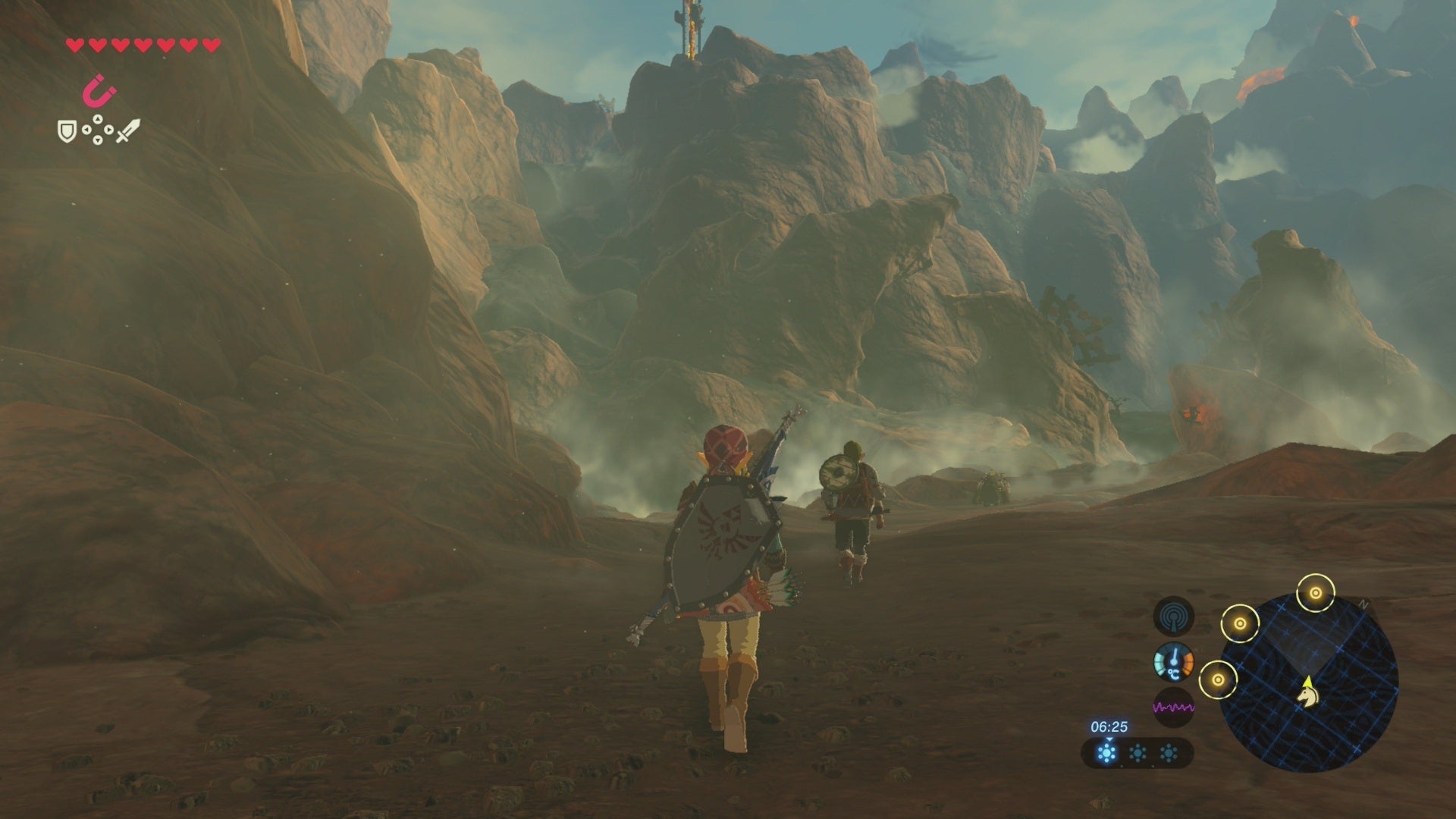This screenshot has width=1456, height=819.
Task: Expand the d-pad up arrow weapon selector
Action: point(97,118)
